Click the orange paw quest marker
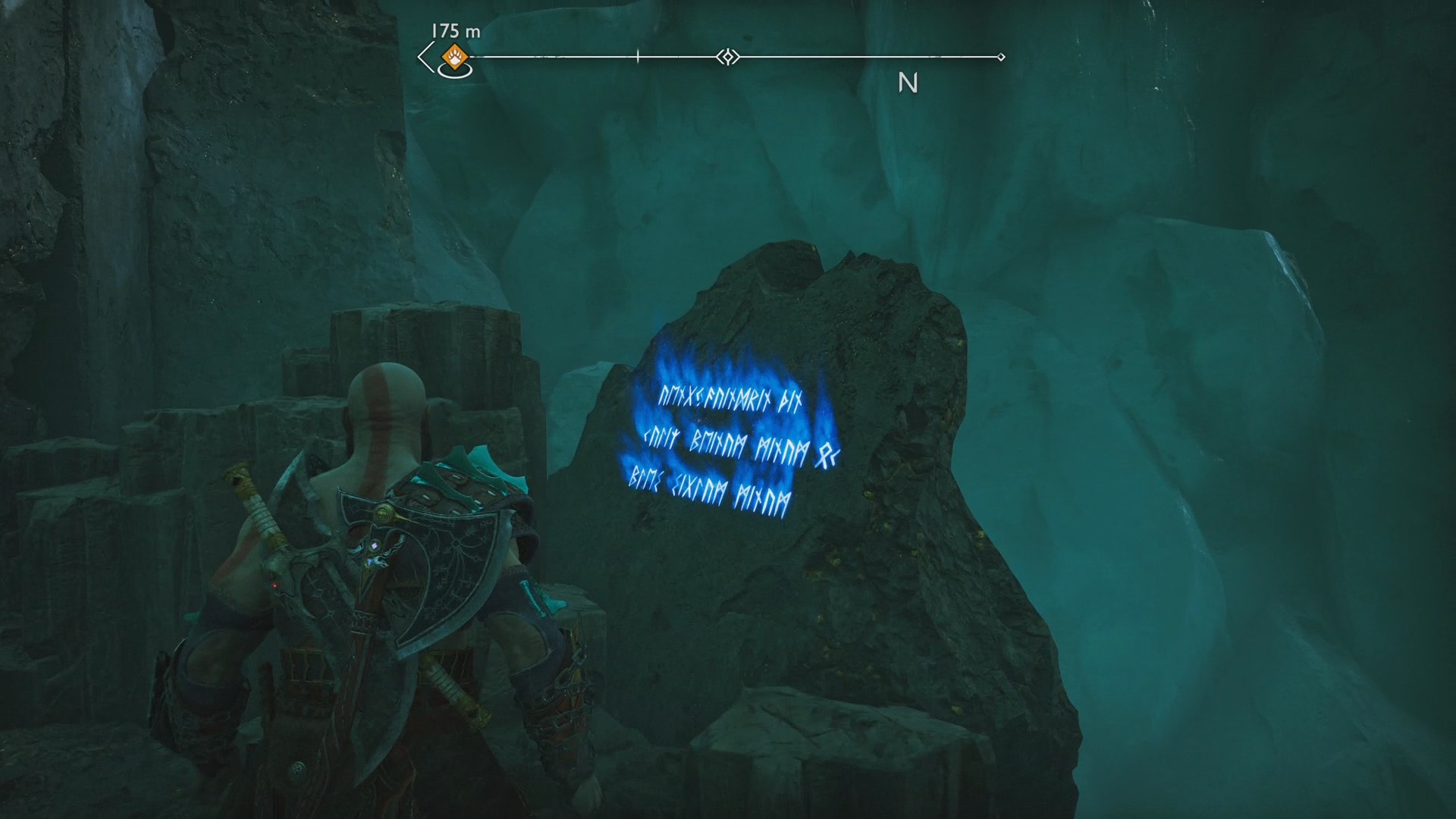 coord(454,56)
